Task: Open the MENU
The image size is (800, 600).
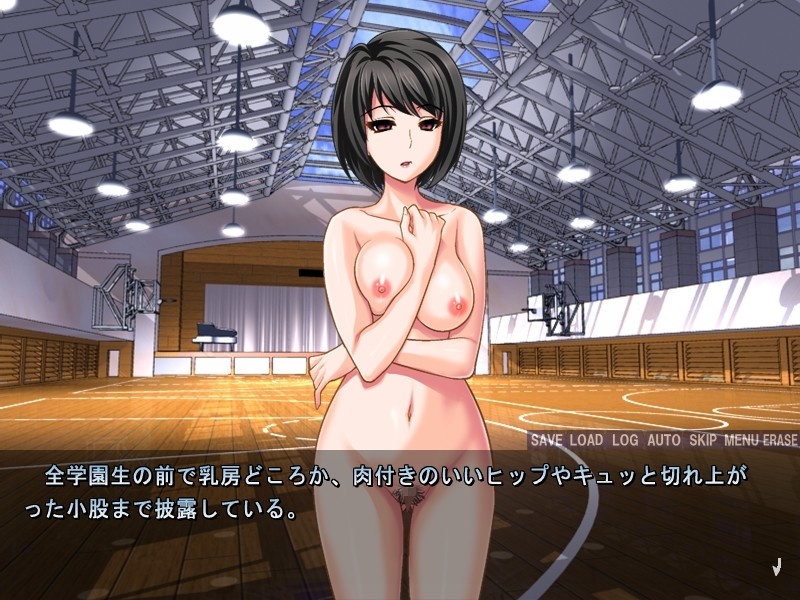Action: (742, 440)
